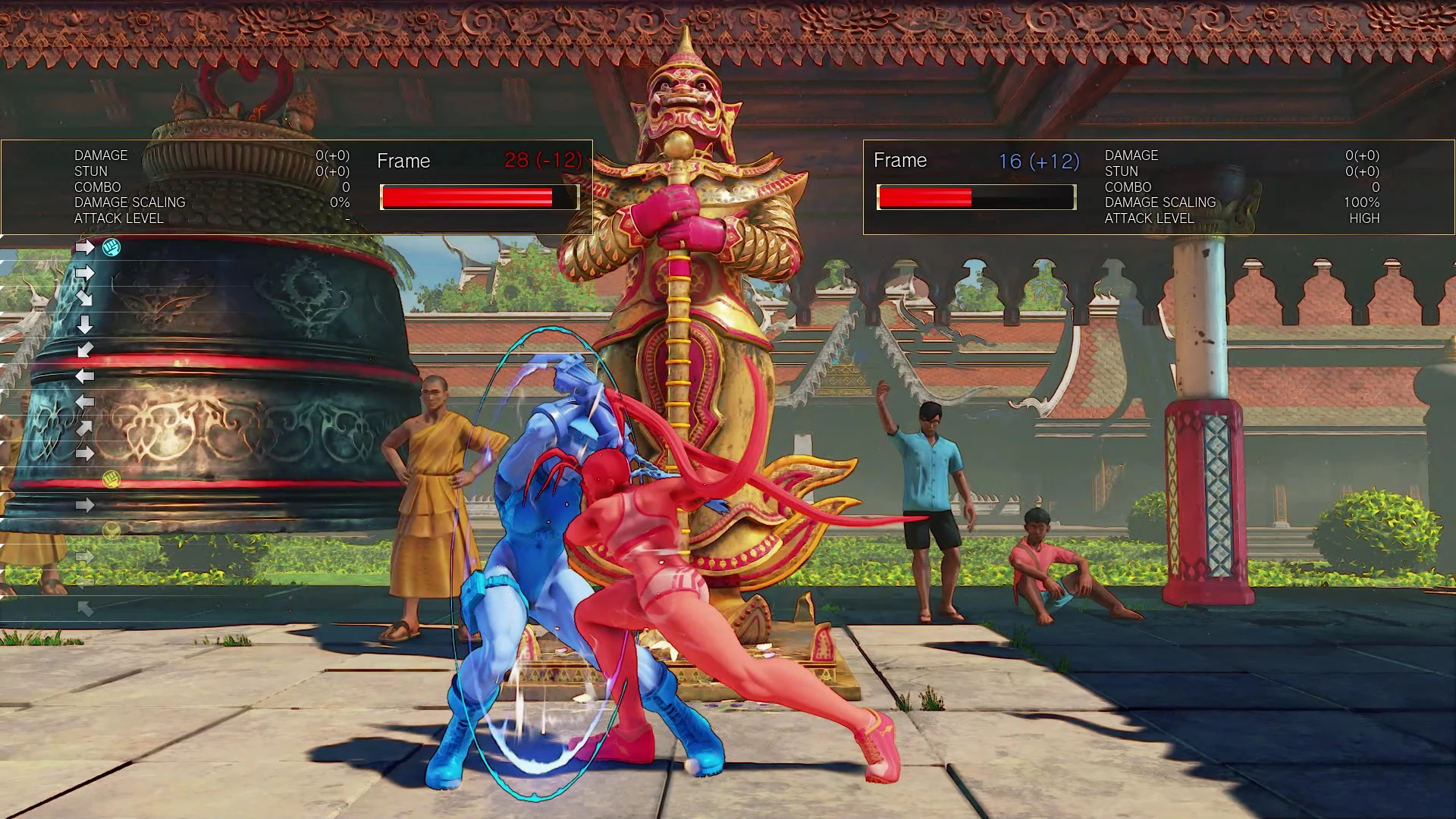
Task: Select the yellow kick icon below the punch input
Action: 111,531
